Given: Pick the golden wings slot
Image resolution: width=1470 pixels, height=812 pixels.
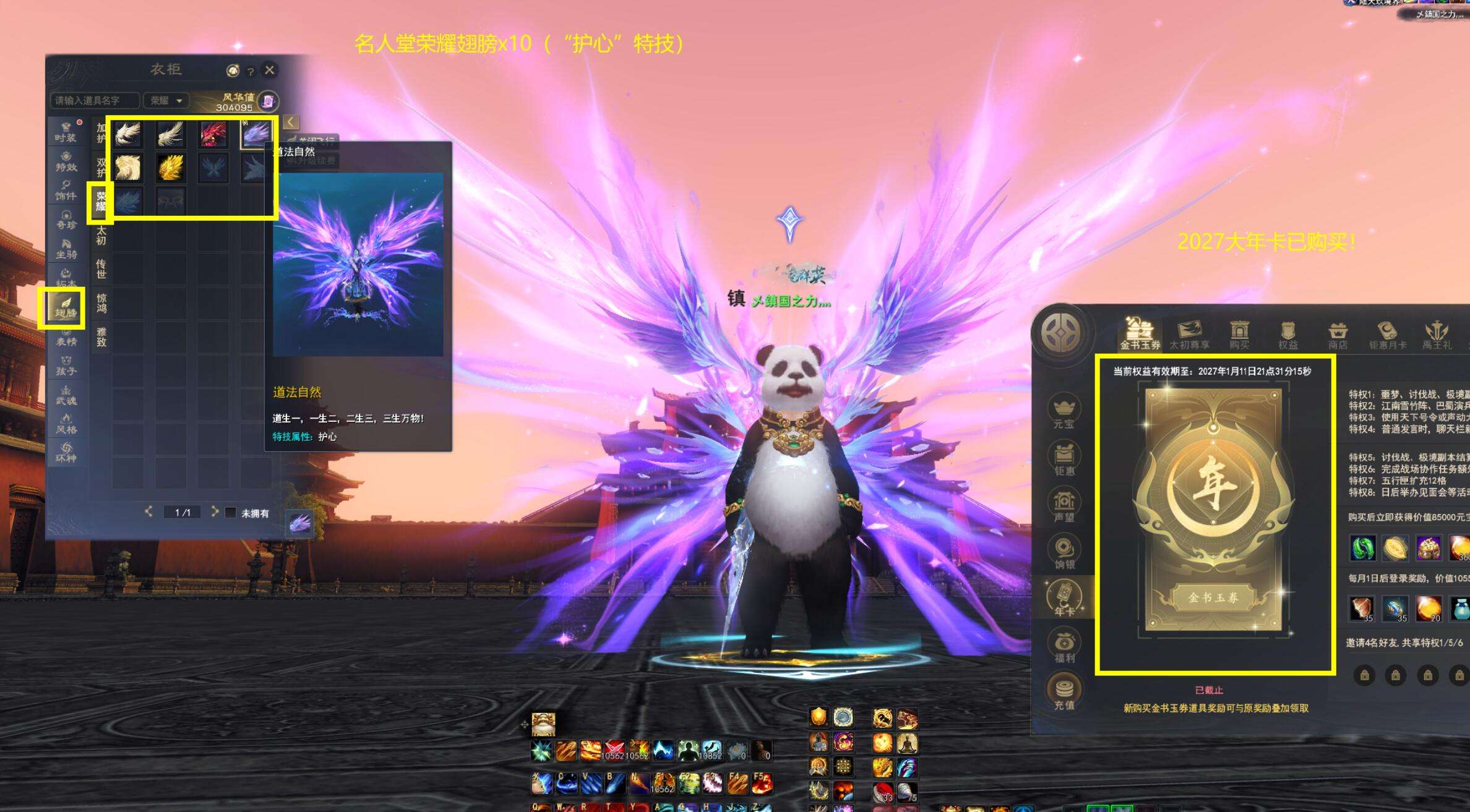Looking at the screenshot, I should [170, 168].
